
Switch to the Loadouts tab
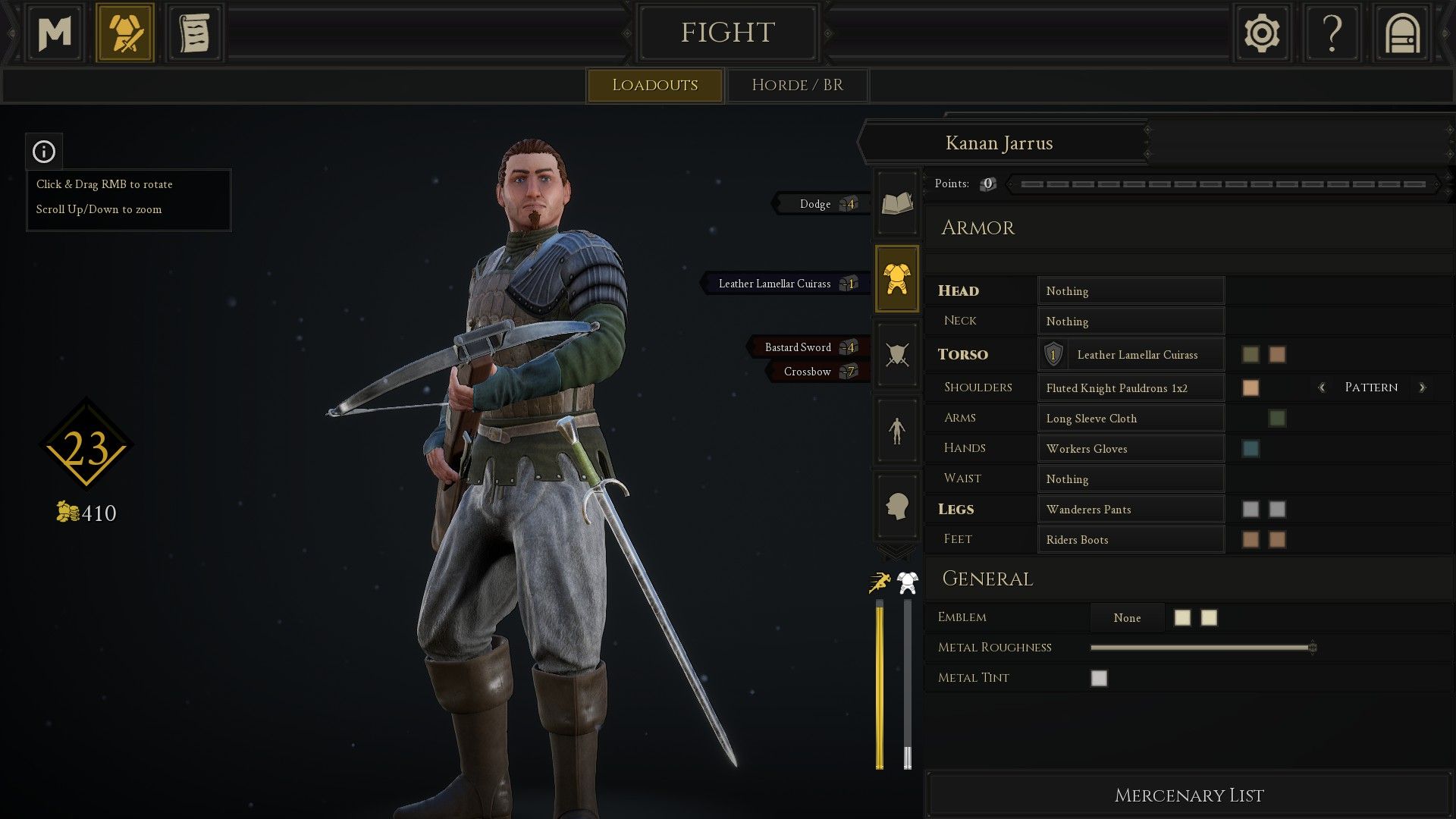click(x=654, y=85)
